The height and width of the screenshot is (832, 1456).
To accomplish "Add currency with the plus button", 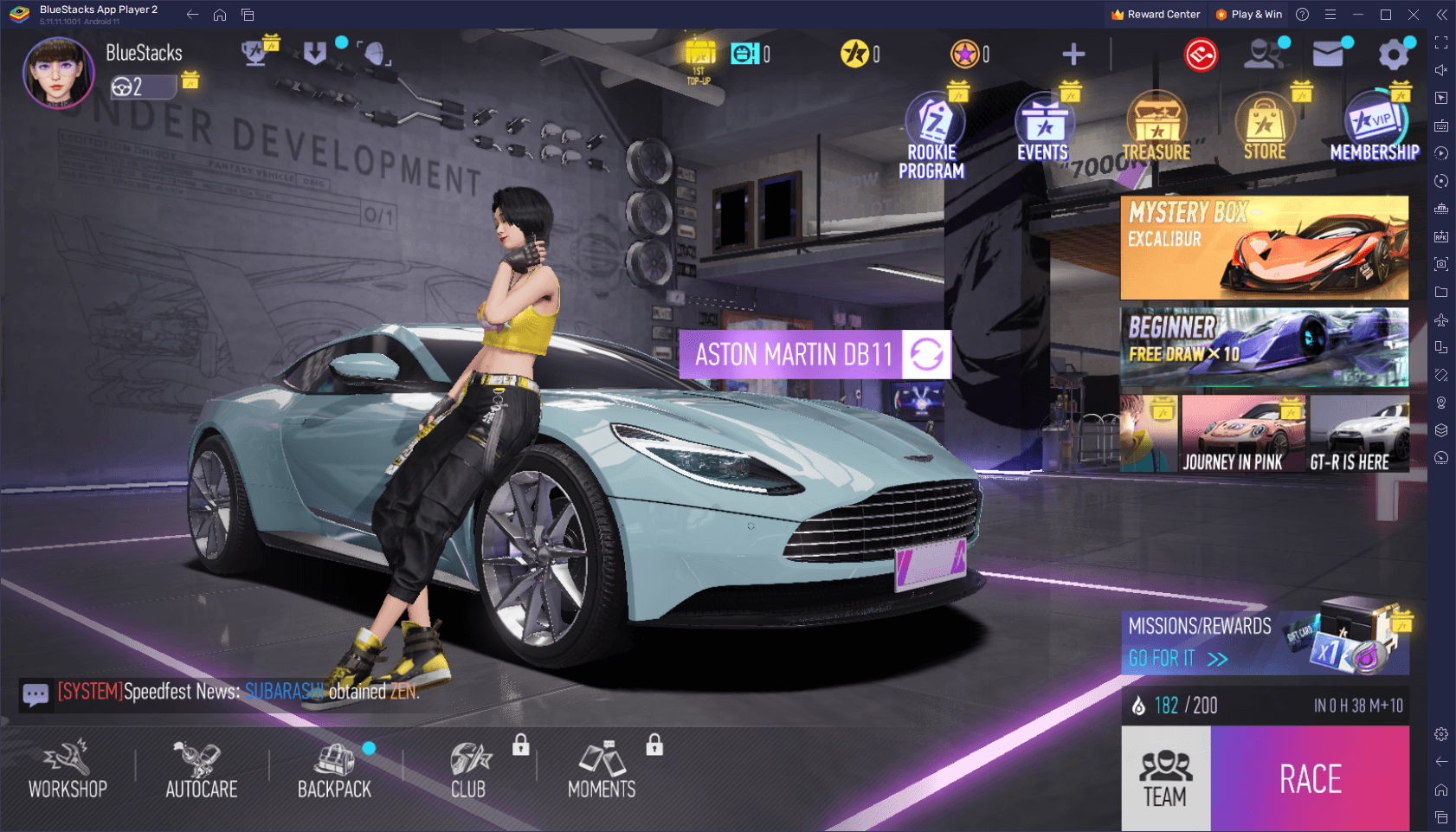I will [1073, 55].
